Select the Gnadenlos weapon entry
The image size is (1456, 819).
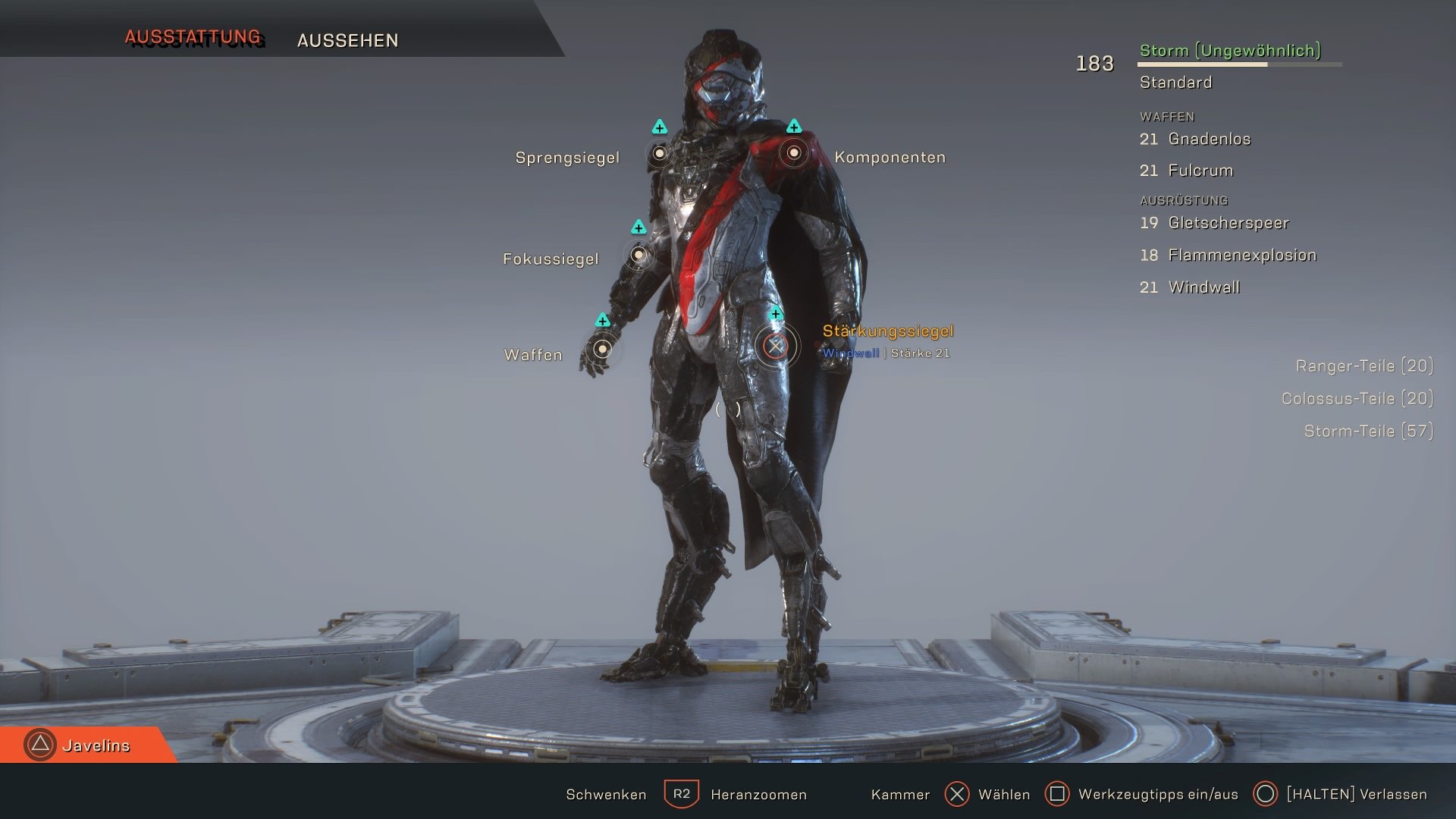click(1195, 140)
